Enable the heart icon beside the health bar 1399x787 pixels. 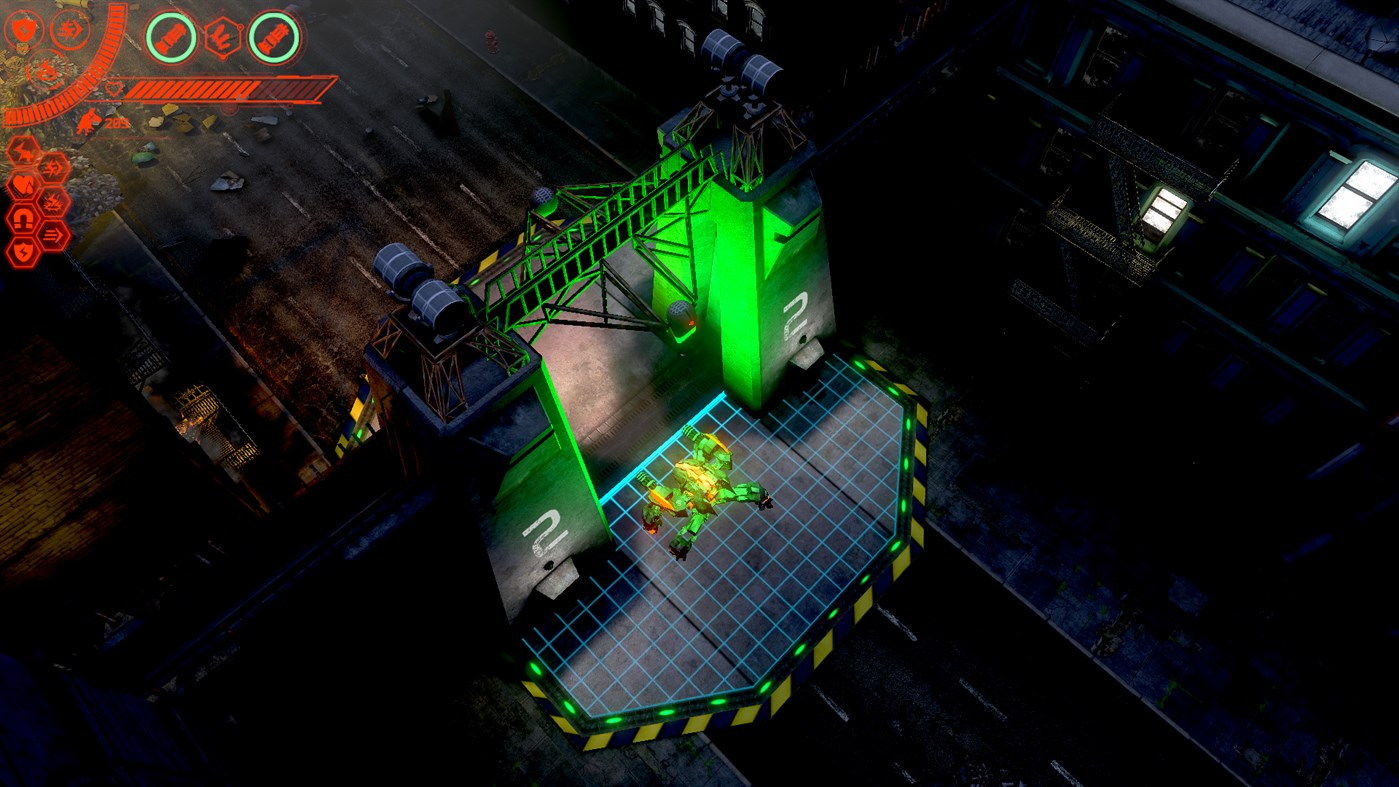coord(114,89)
